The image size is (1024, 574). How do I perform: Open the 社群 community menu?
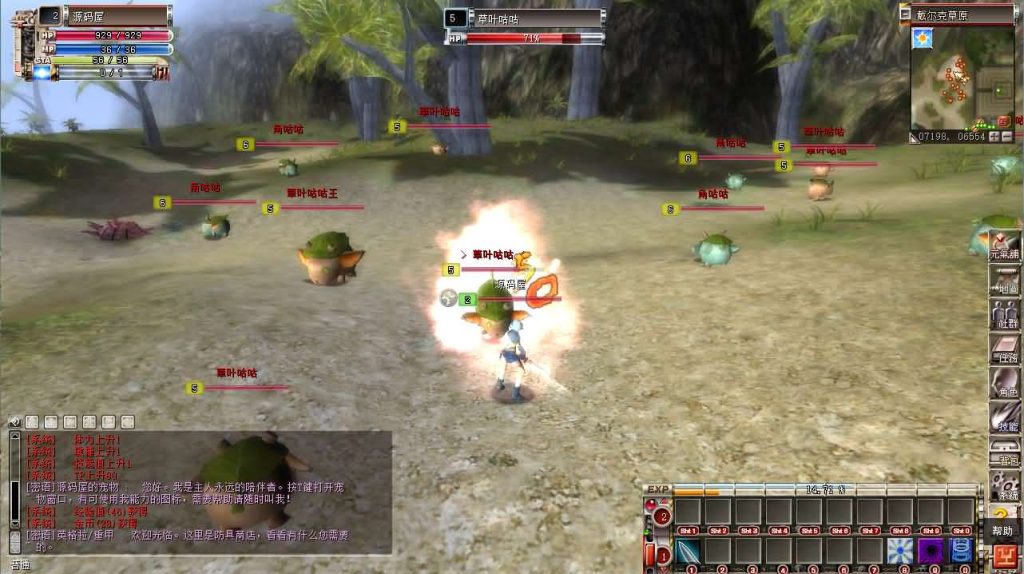click(x=1004, y=313)
